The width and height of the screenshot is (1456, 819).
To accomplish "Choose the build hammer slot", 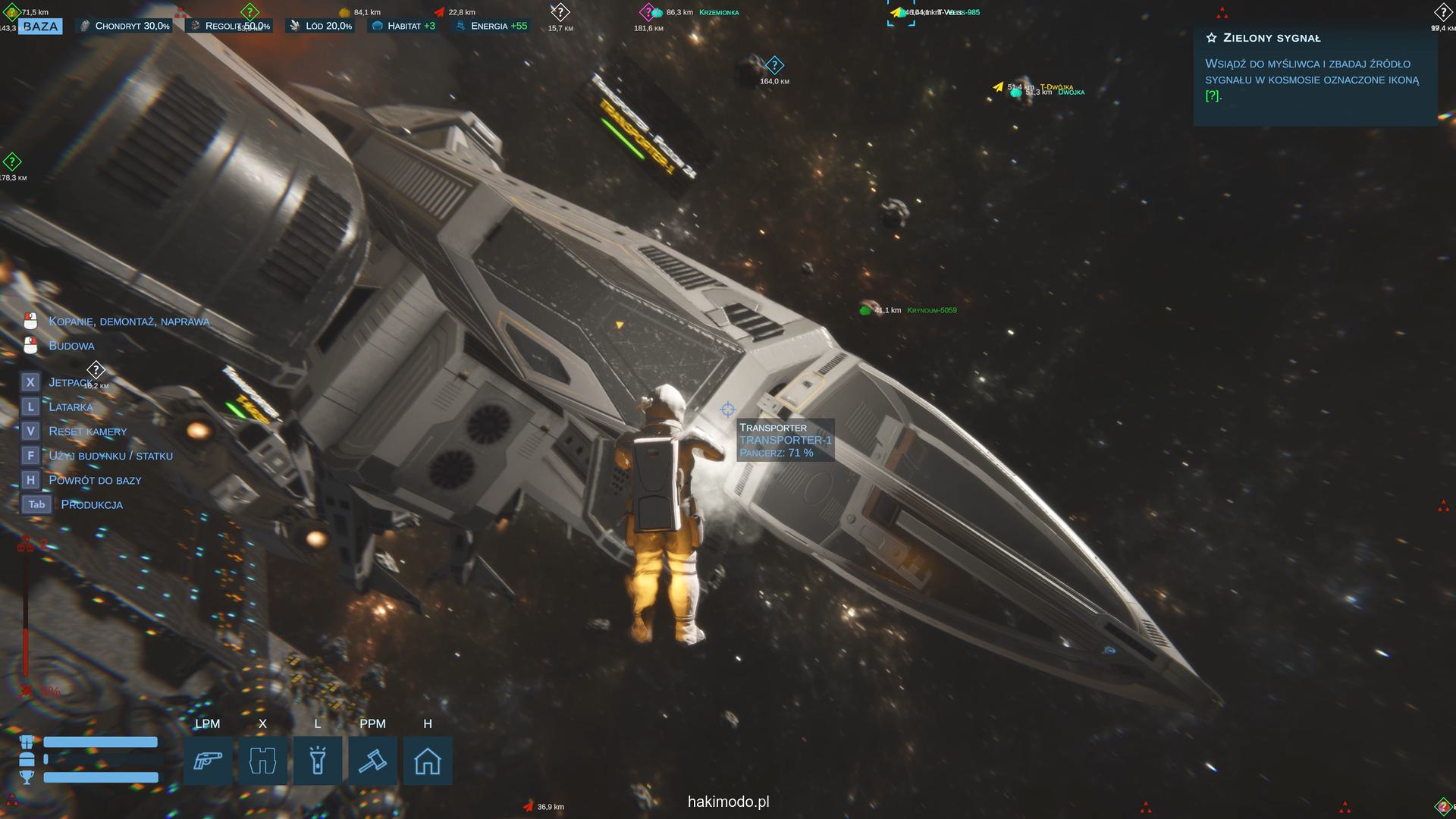I will [x=372, y=761].
